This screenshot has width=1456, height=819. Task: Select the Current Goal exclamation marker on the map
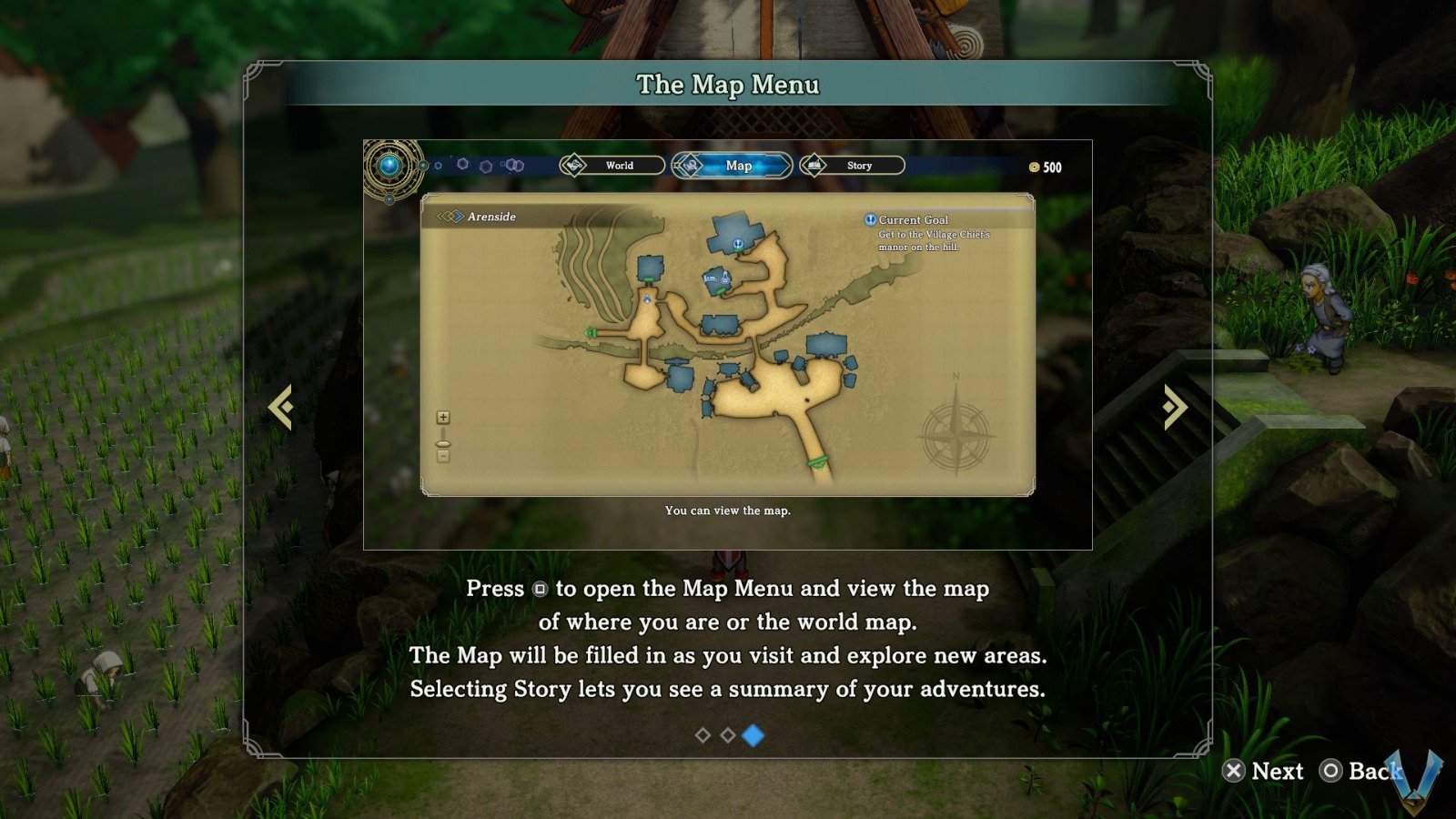[738, 243]
